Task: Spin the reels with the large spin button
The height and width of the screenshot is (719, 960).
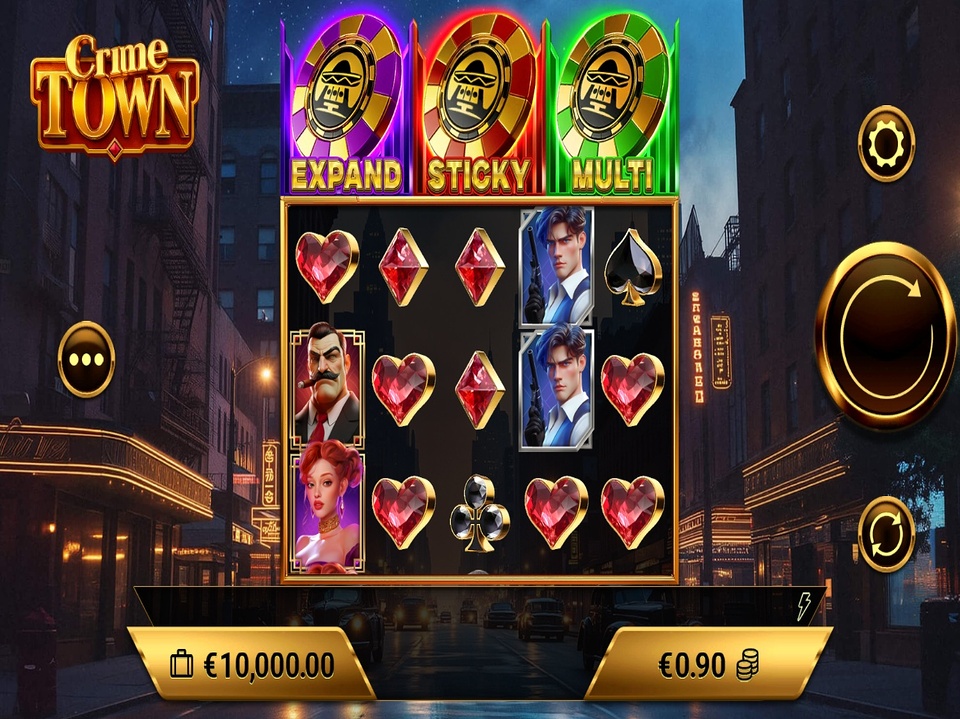Action: pyautogui.click(x=885, y=336)
